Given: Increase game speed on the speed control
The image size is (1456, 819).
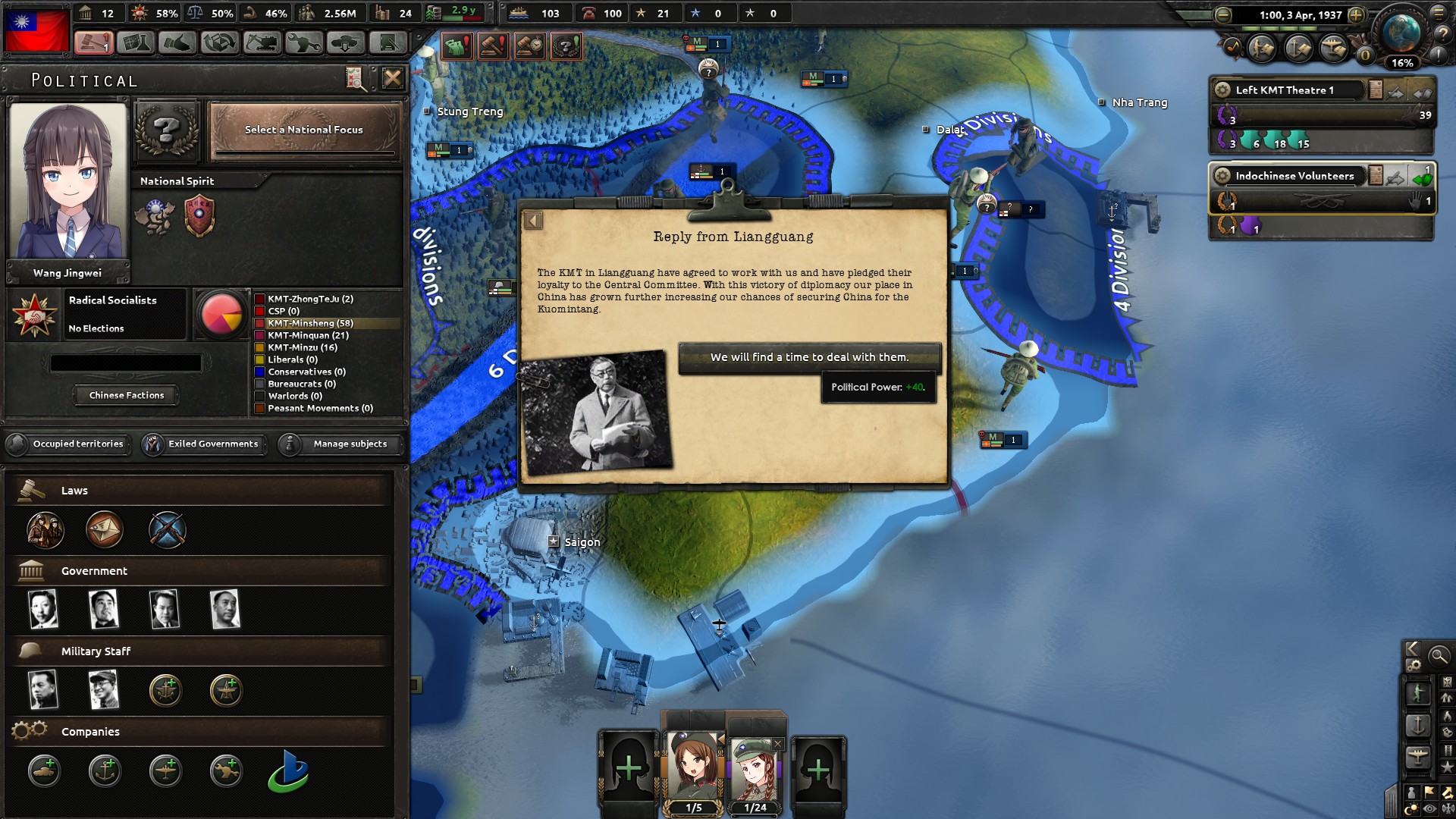Looking at the screenshot, I should [1356, 16].
